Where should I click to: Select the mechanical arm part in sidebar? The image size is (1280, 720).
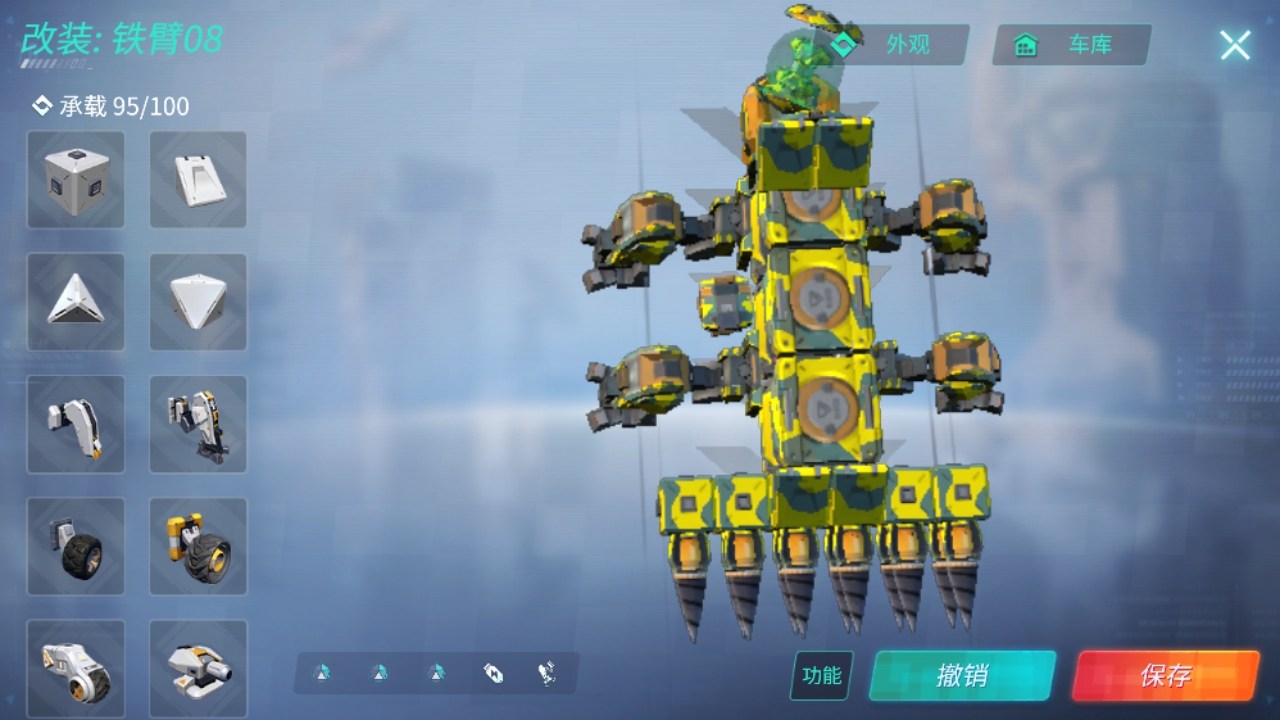click(76, 425)
